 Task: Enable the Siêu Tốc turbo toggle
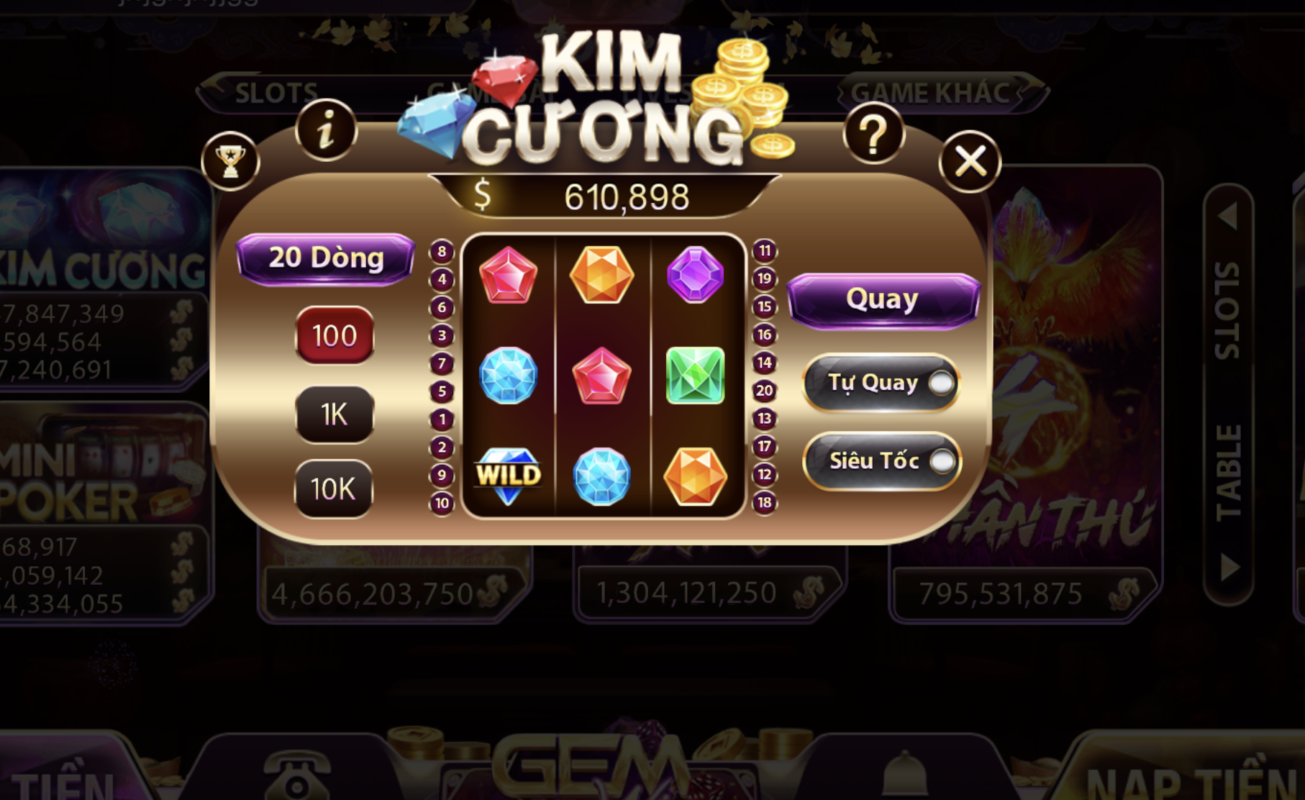pyautogui.click(x=881, y=462)
